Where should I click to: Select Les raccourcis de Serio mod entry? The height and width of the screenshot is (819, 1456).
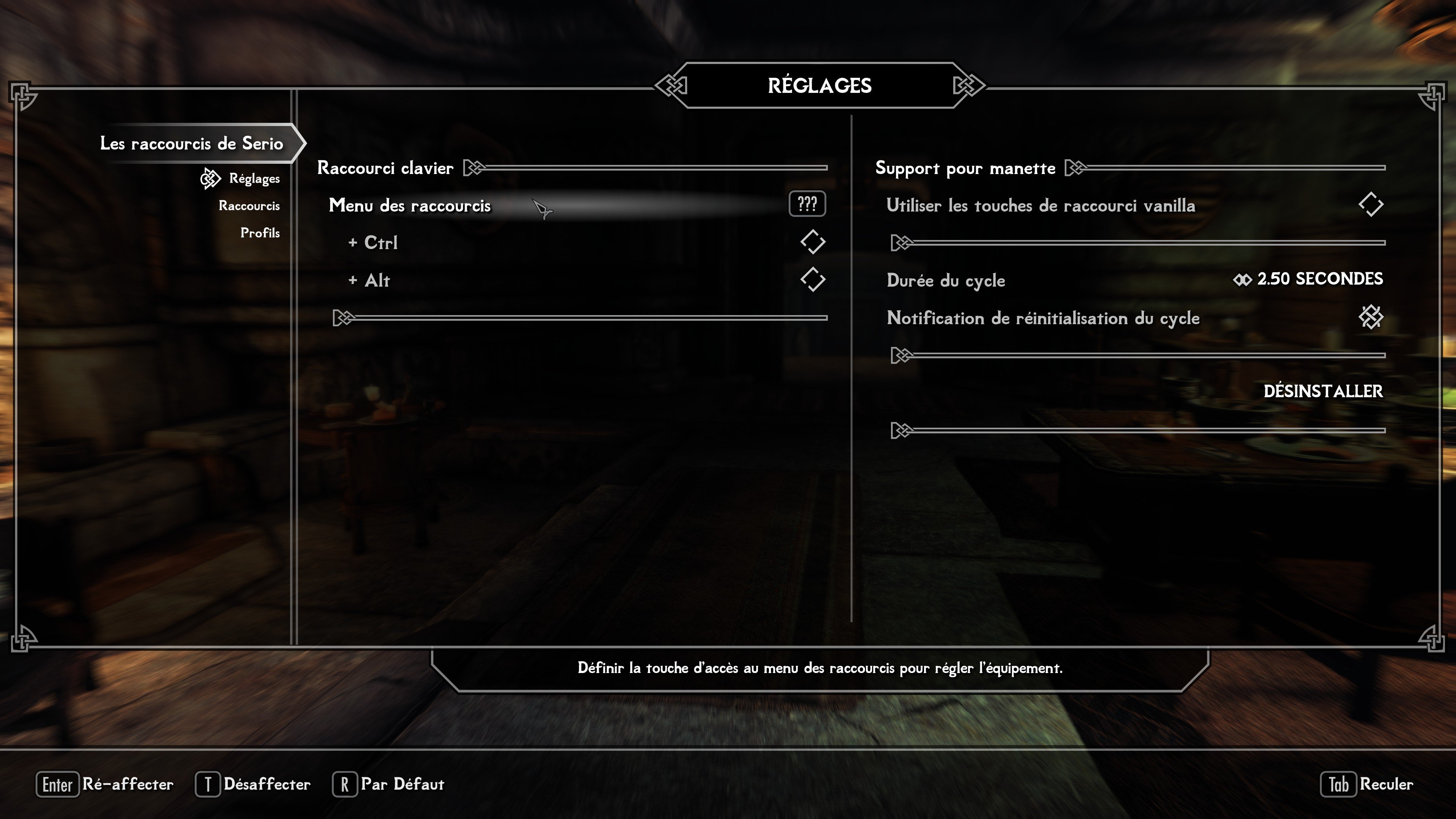(x=191, y=144)
